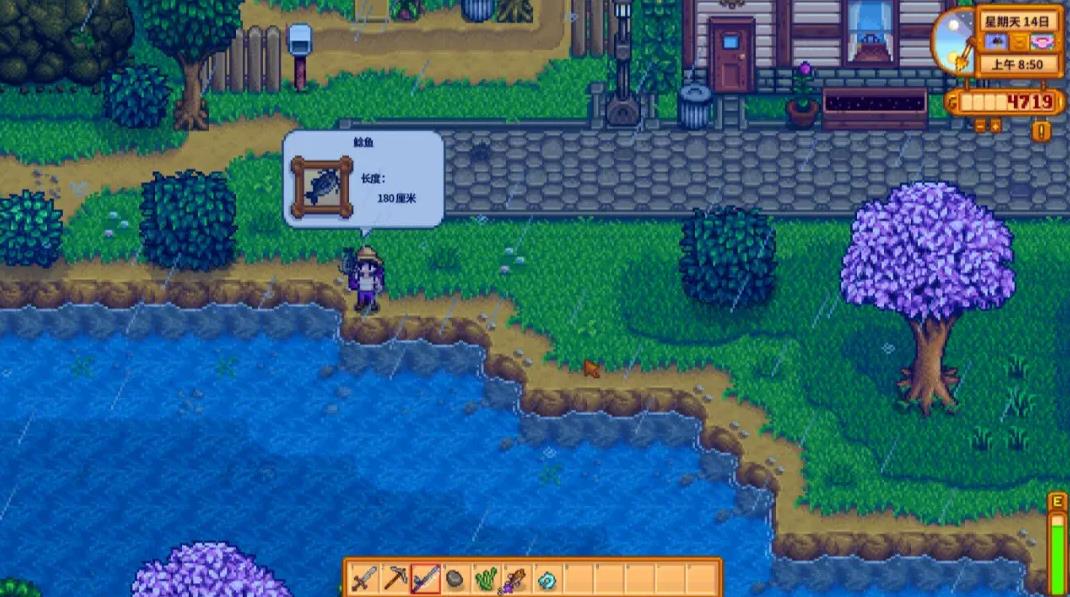Viewport: 1070px width, 597px height.
Task: Choose the fishing rod in the toolbar
Action: click(425, 578)
